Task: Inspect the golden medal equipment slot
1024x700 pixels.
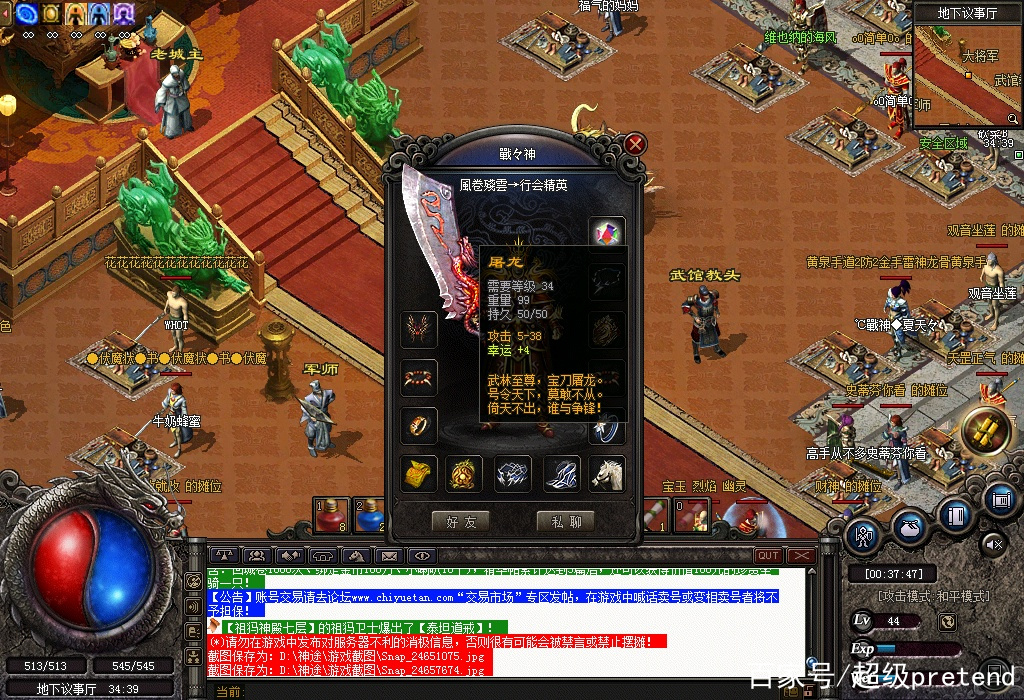Action: [465, 473]
